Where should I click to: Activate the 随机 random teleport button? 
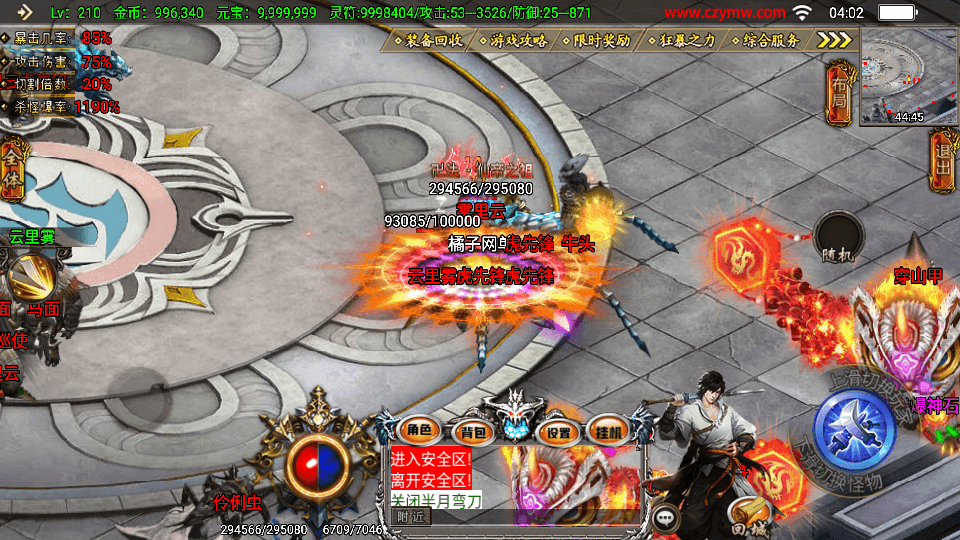(x=837, y=239)
